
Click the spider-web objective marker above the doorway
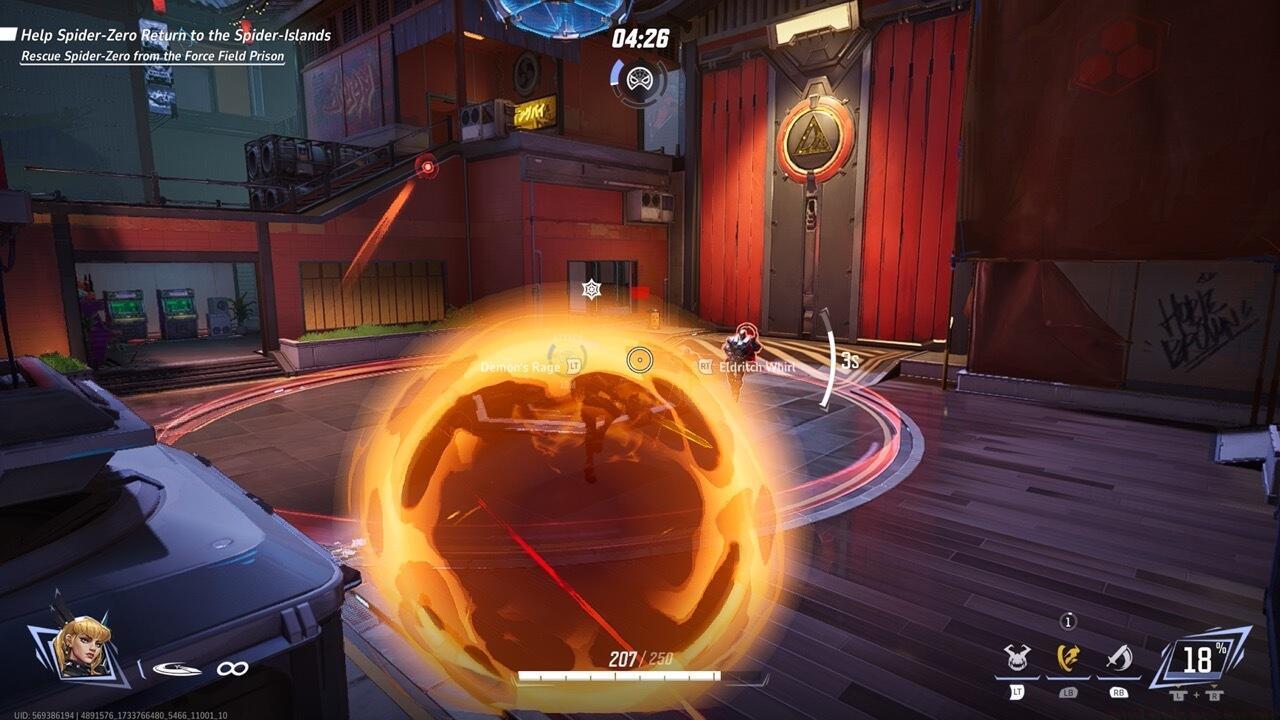tap(590, 288)
